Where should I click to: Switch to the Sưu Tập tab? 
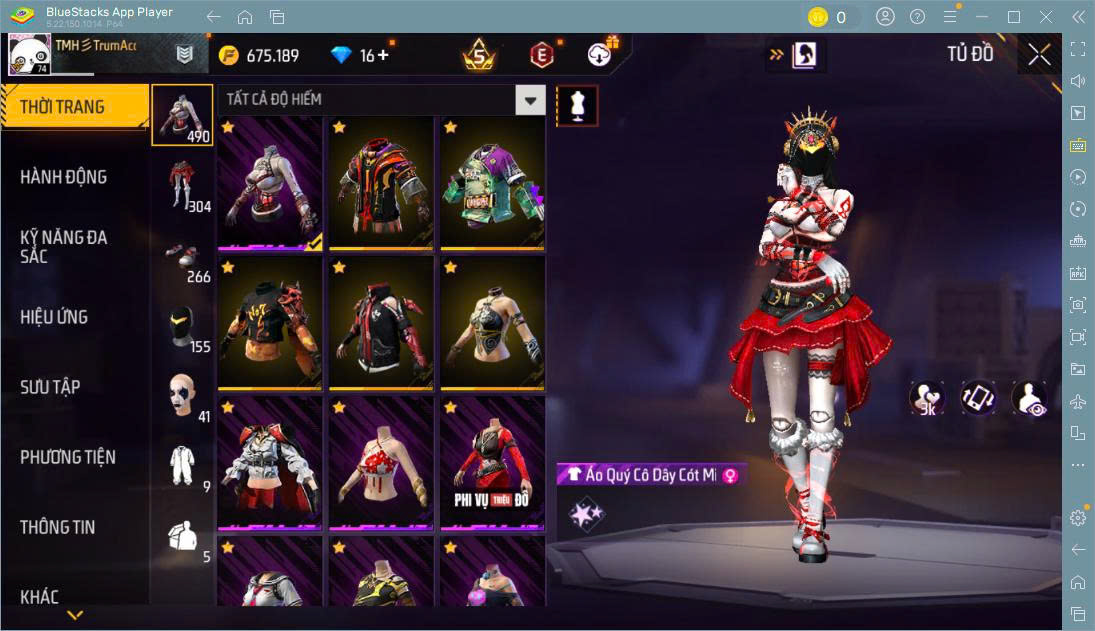50,387
